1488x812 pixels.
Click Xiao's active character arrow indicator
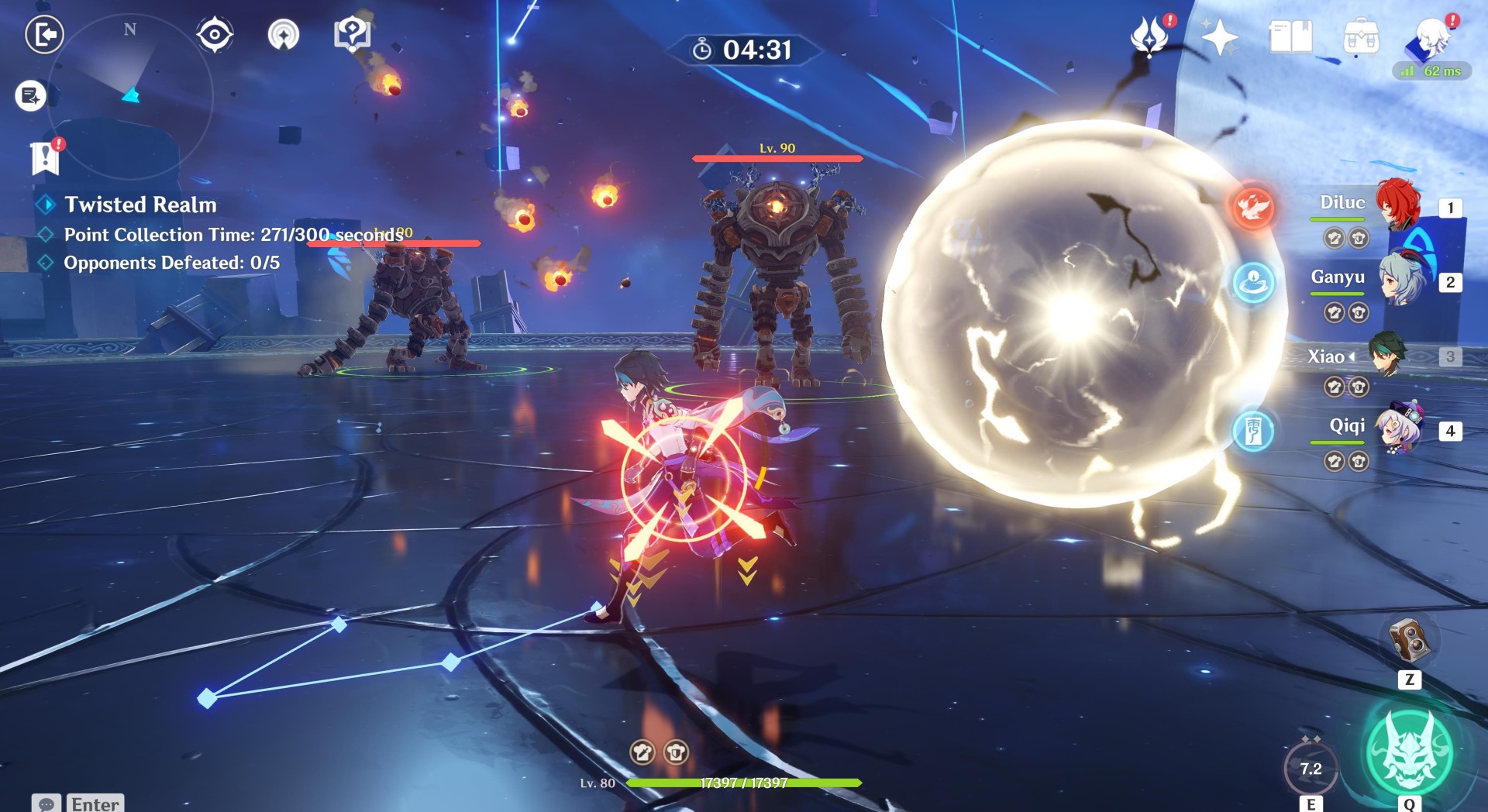point(1353,357)
